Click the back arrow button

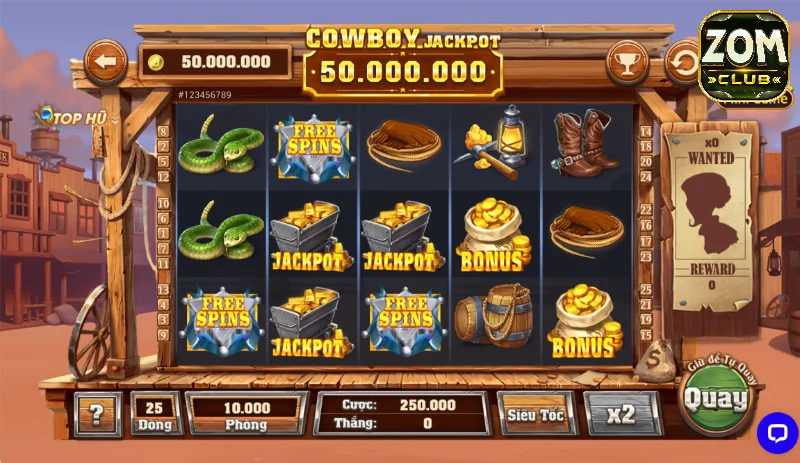(x=105, y=62)
